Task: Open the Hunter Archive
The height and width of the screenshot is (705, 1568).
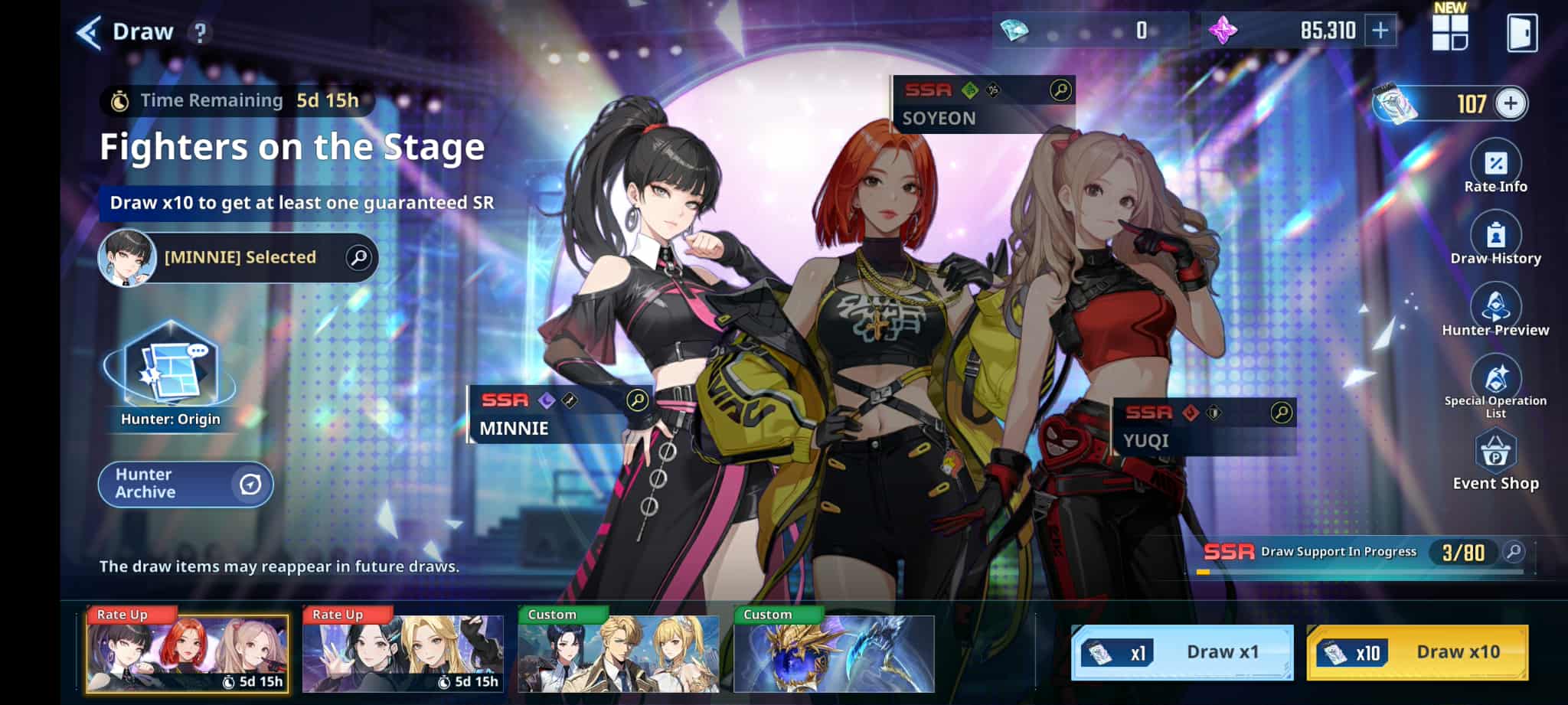Action: click(x=186, y=484)
